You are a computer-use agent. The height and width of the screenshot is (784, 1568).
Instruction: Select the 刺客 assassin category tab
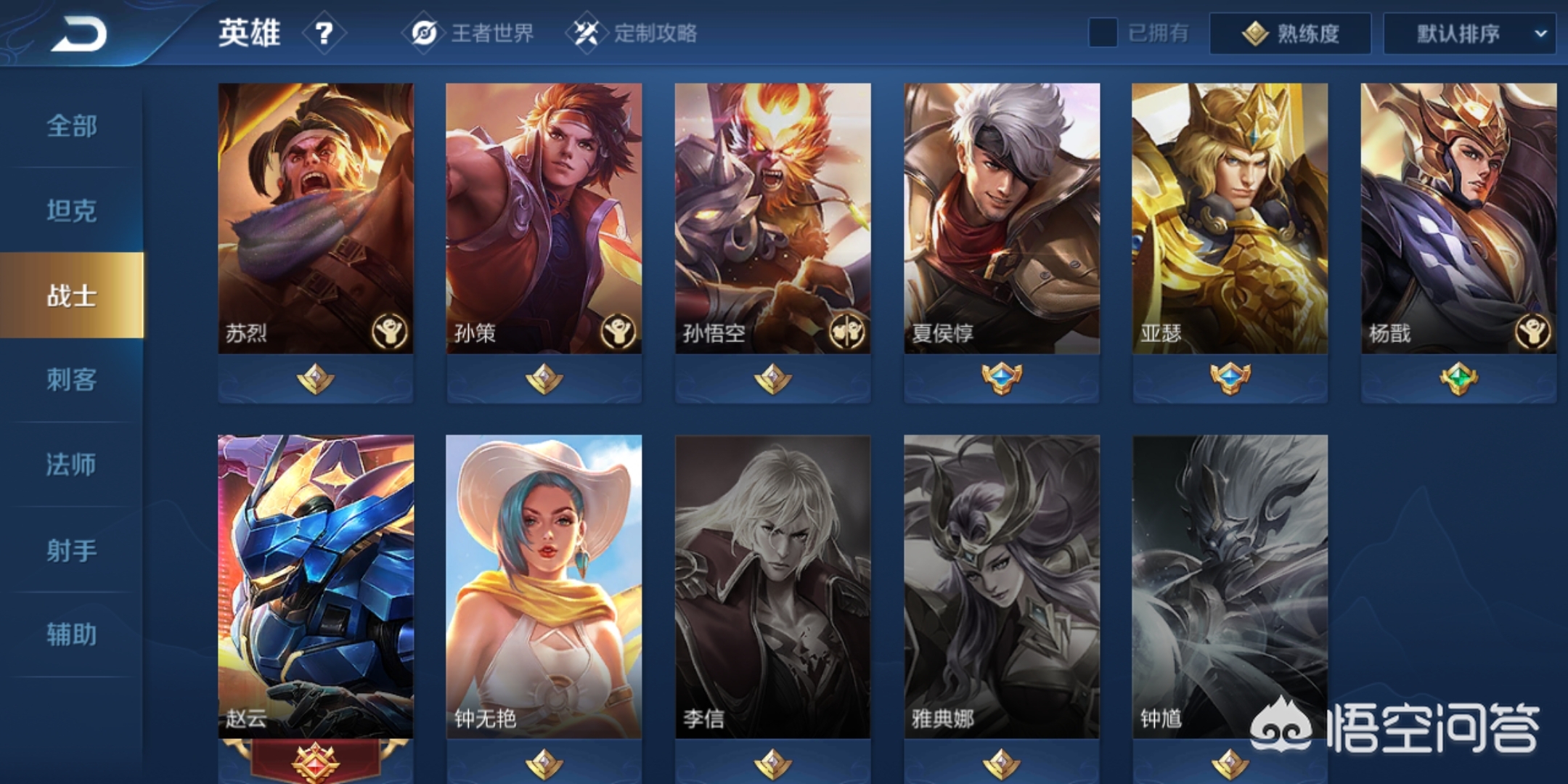tap(70, 381)
